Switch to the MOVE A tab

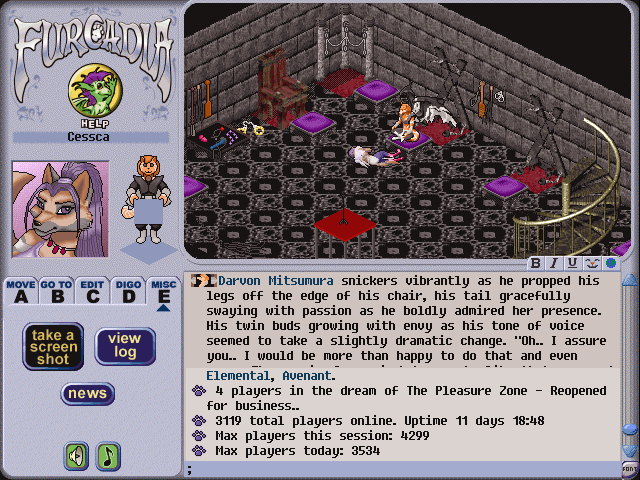click(x=20, y=291)
